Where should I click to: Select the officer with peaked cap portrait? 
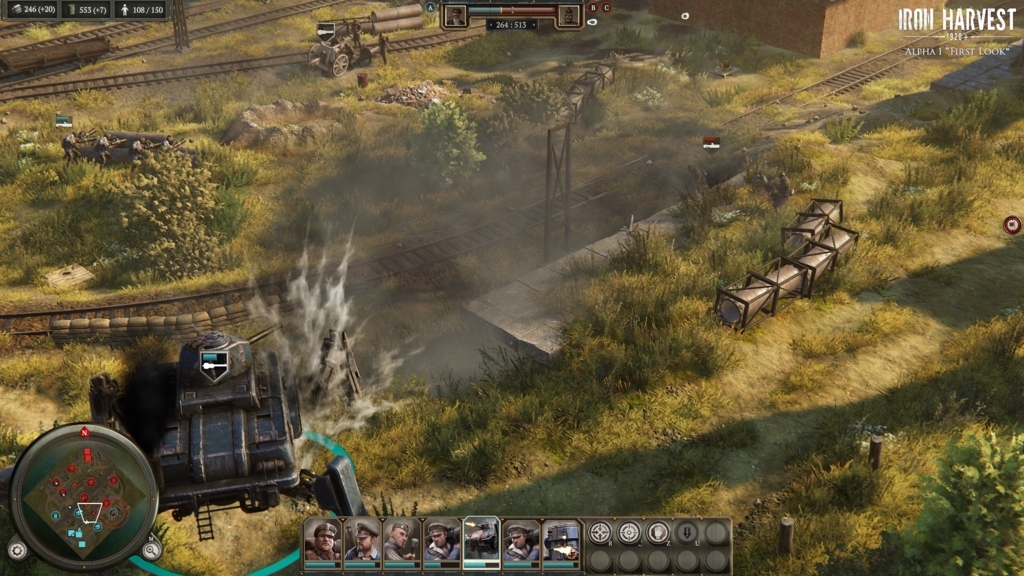click(x=361, y=540)
